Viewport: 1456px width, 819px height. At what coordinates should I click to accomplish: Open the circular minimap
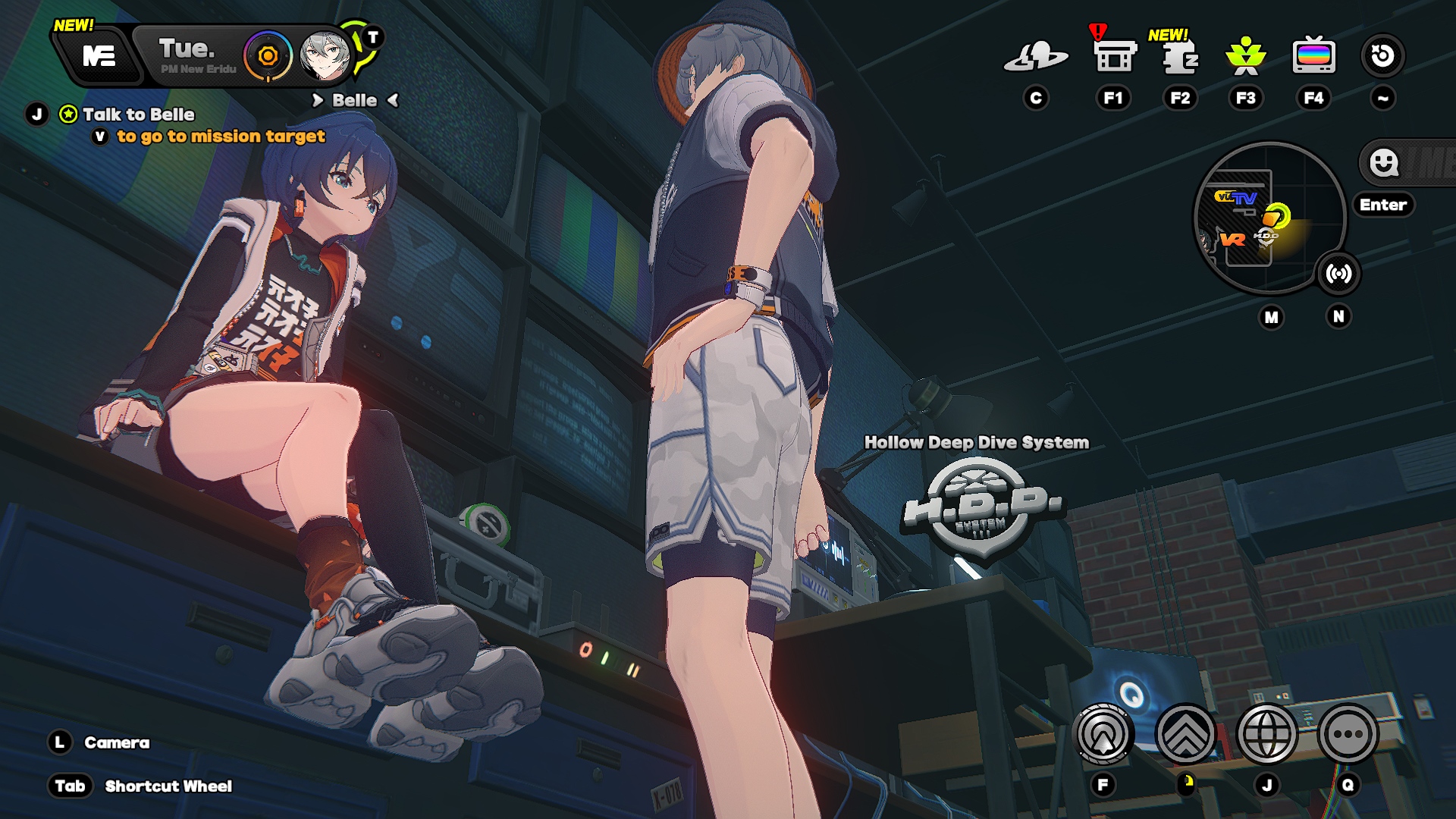1269,218
